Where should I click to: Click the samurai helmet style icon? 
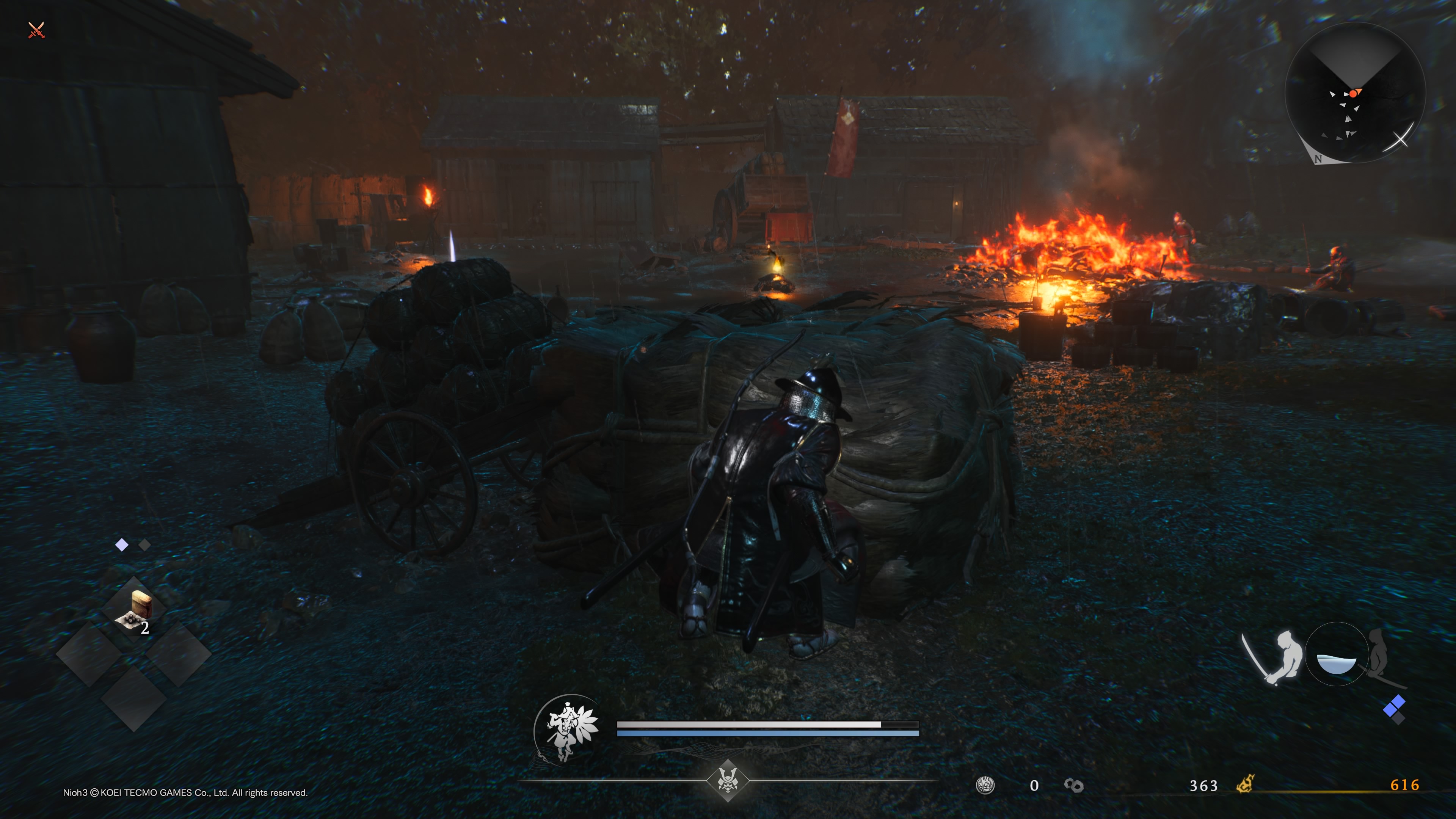point(728,781)
